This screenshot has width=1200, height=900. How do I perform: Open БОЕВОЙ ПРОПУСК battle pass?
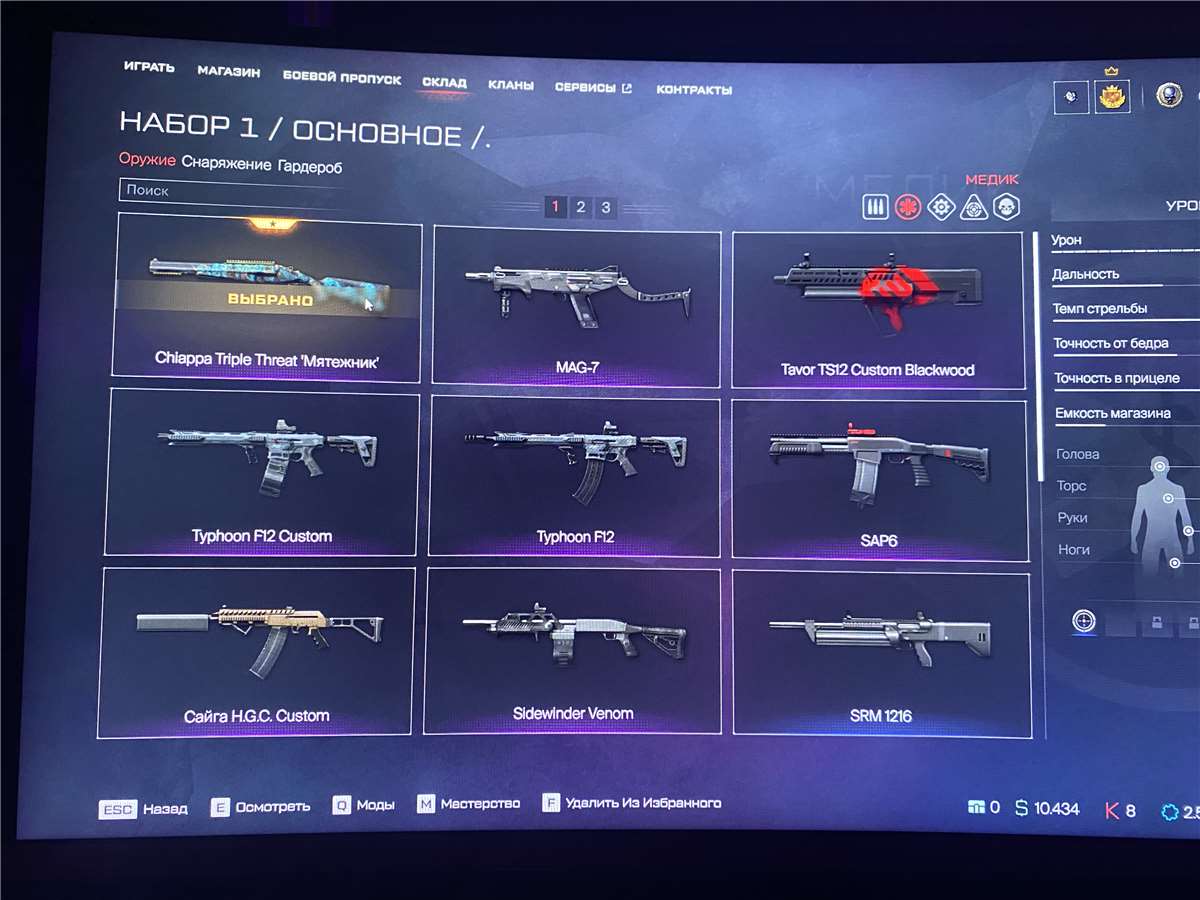pyautogui.click(x=341, y=78)
